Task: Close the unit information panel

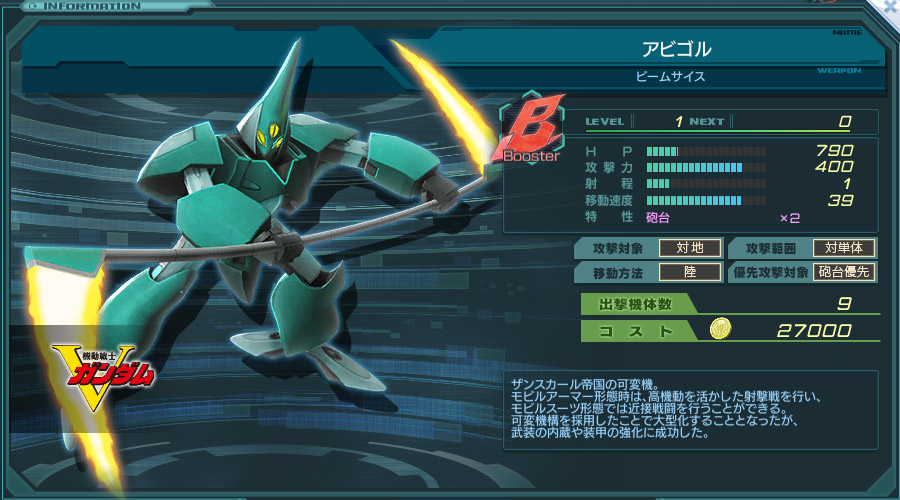Action: (889, 7)
